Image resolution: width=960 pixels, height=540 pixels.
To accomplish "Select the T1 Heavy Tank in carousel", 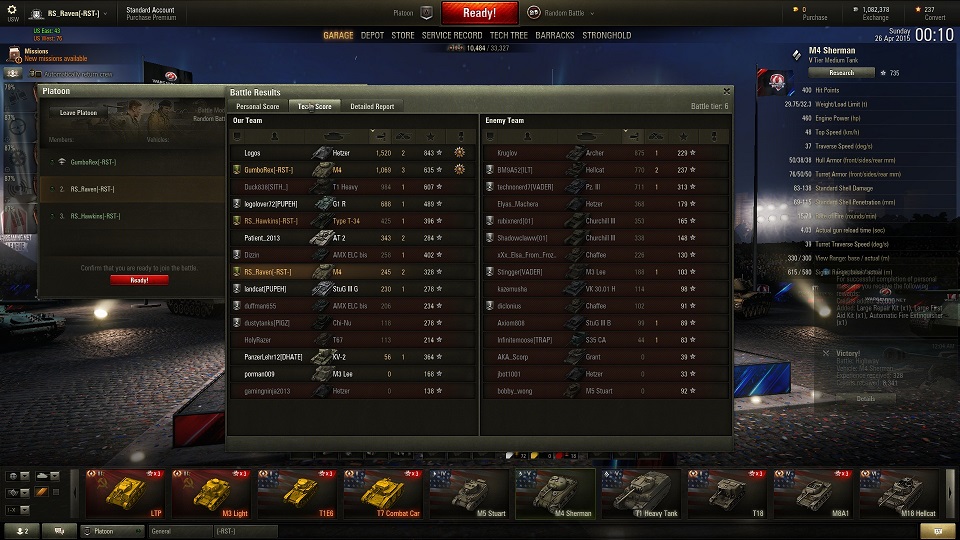I will click(x=642, y=494).
